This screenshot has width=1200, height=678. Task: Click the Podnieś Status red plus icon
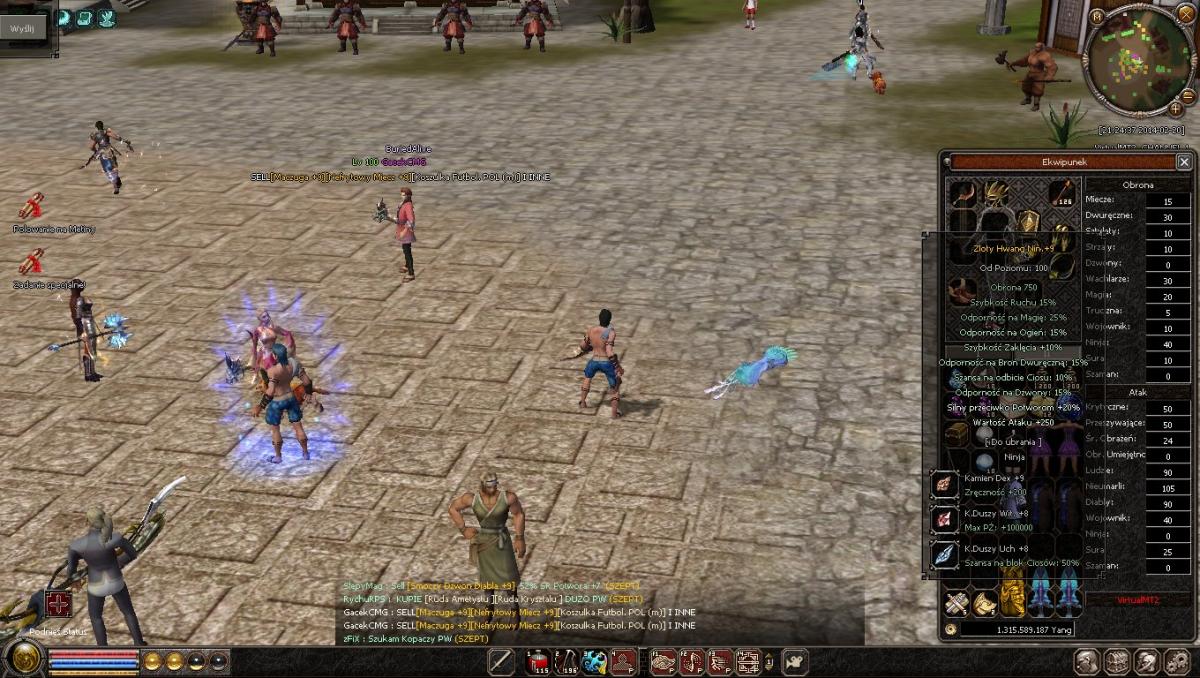tap(57, 605)
